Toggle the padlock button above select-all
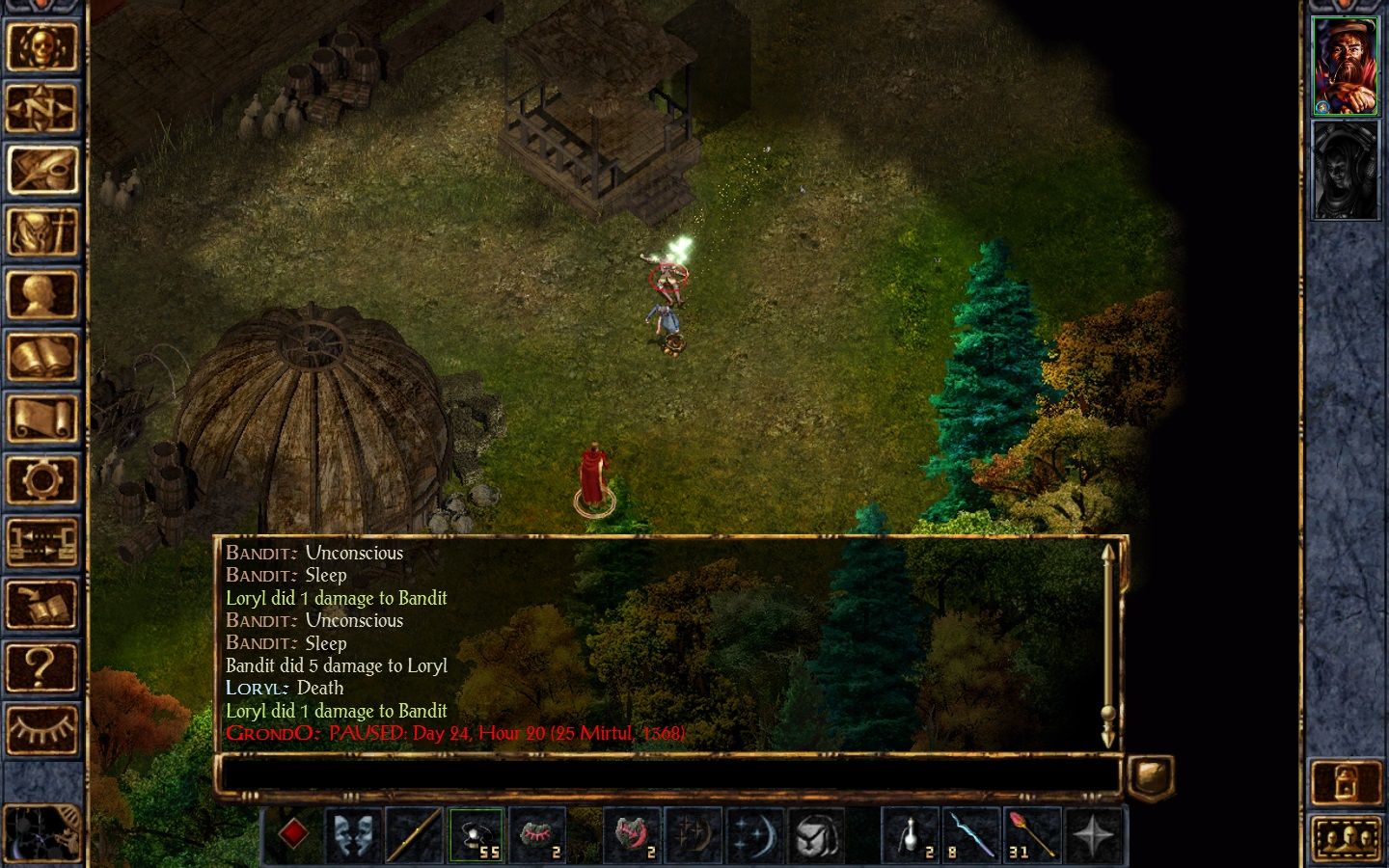Image resolution: width=1389 pixels, height=868 pixels. tap(1346, 783)
